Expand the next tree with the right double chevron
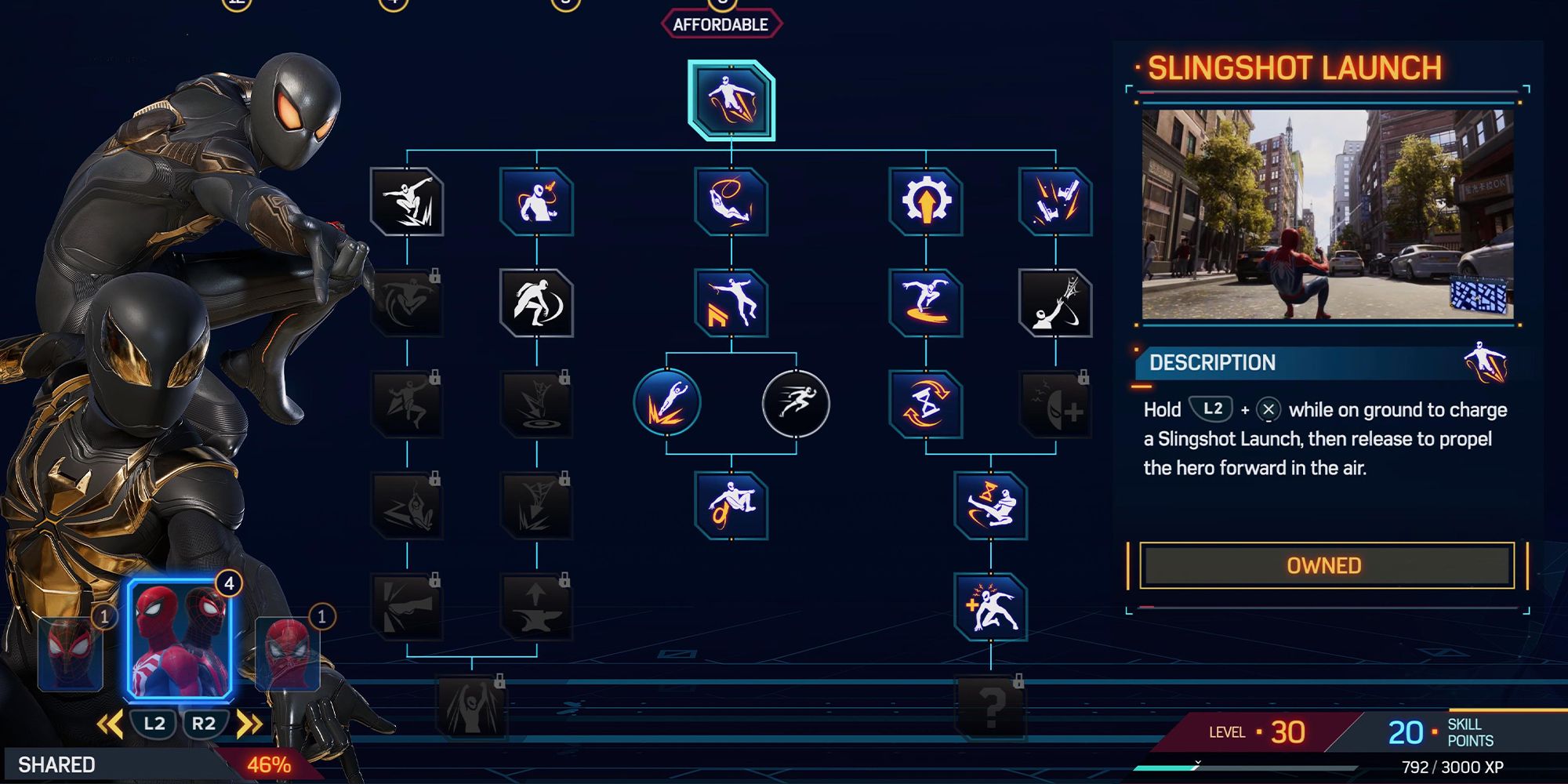Image resolution: width=1568 pixels, height=784 pixels. 249,724
